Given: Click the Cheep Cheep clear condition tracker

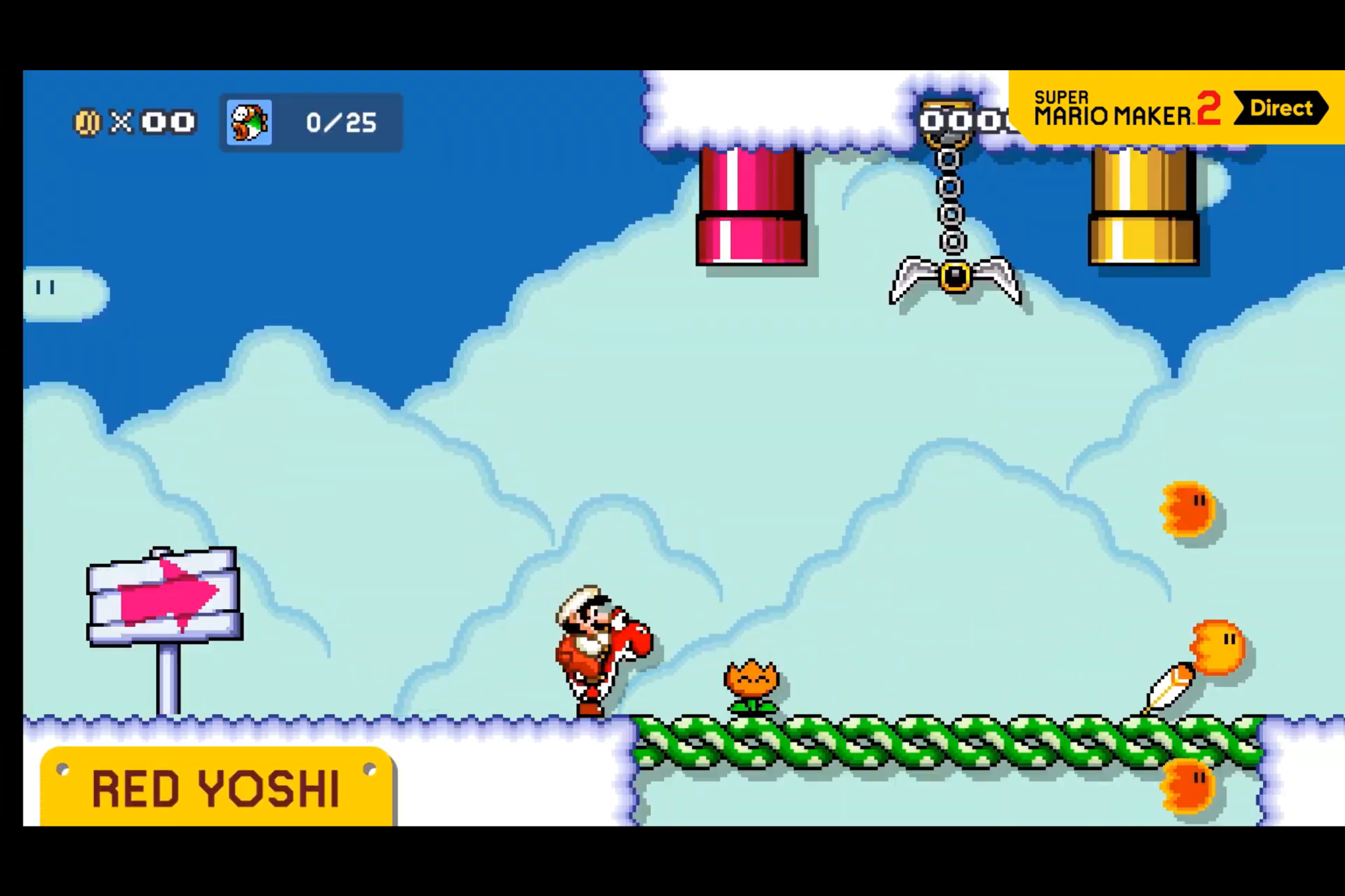Looking at the screenshot, I should pyautogui.click(x=311, y=123).
